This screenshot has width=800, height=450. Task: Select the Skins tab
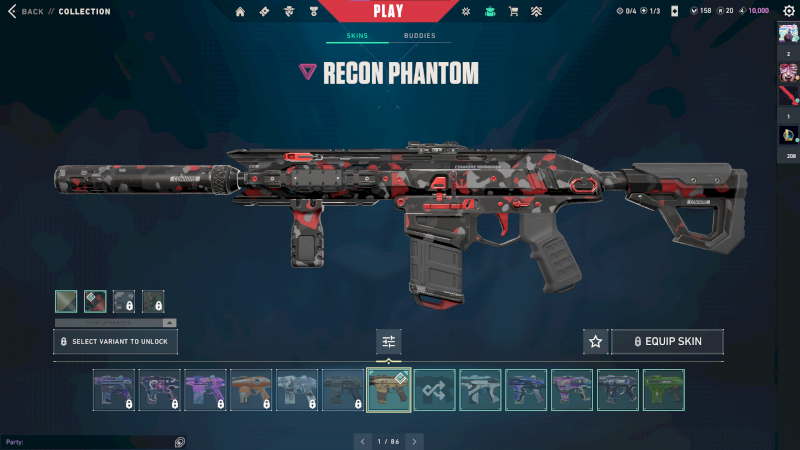pyautogui.click(x=357, y=36)
